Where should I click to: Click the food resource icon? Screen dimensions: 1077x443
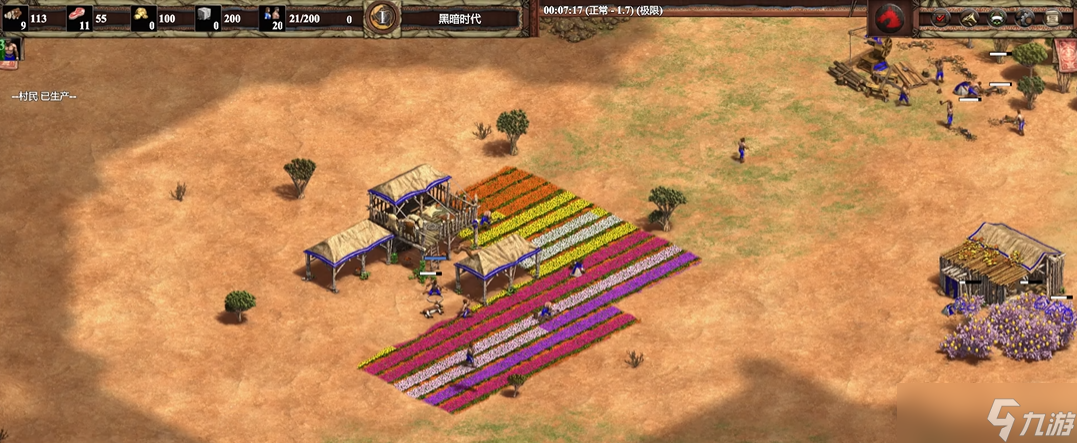(x=77, y=17)
